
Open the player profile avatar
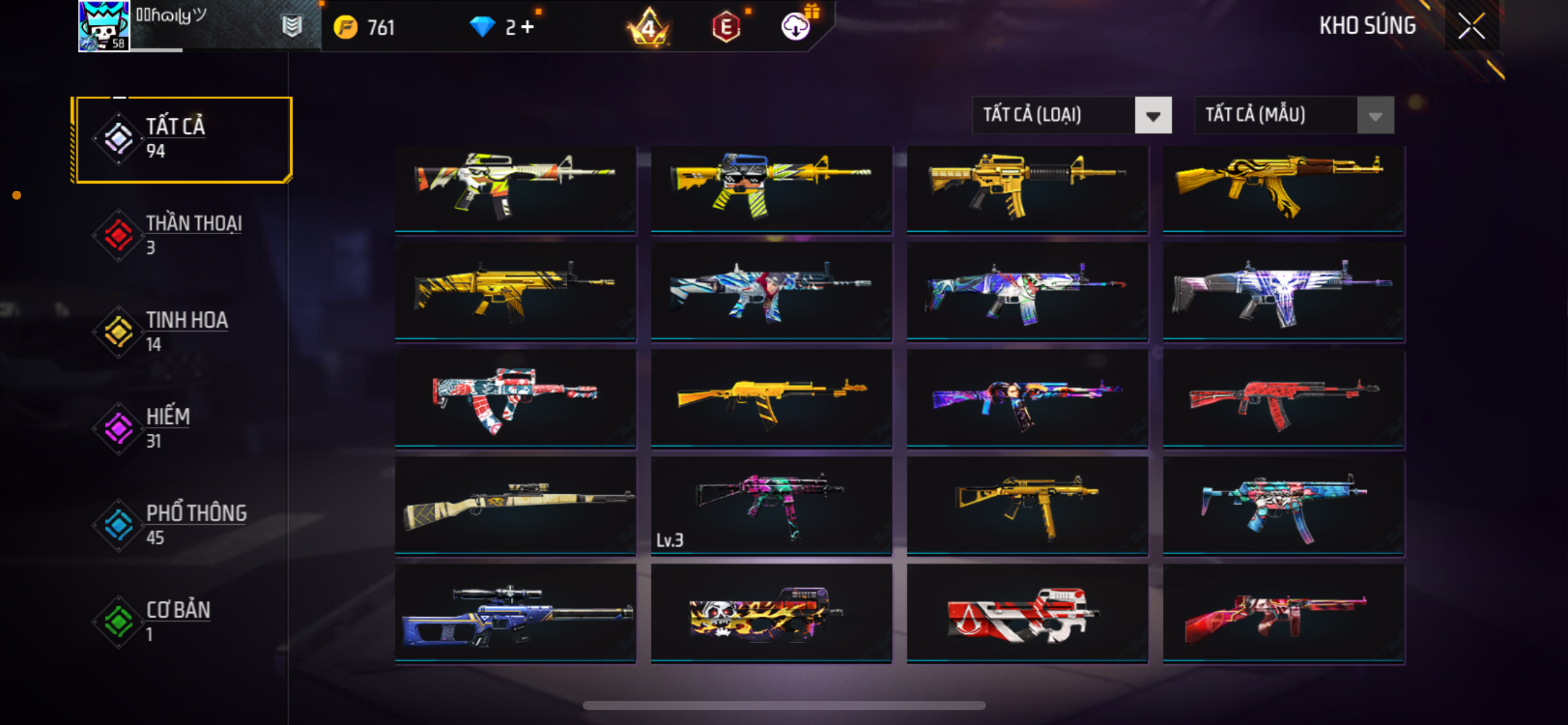103,26
